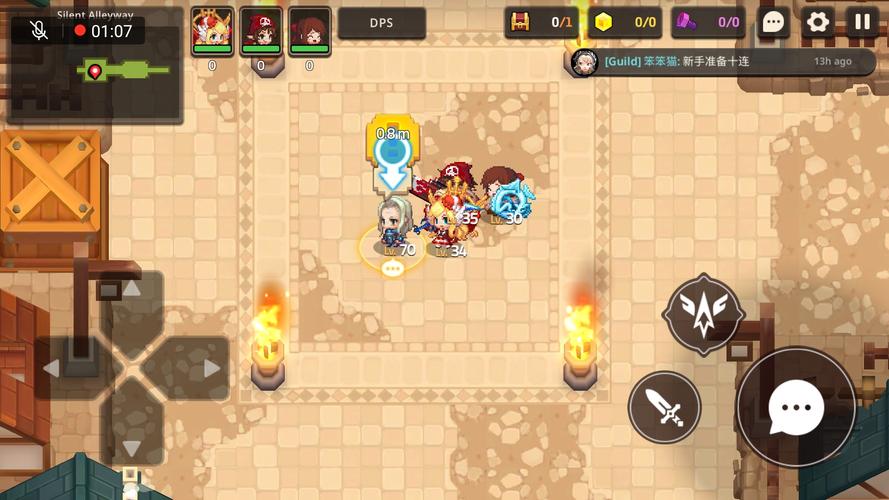Tap the large talk speech bubble button
This screenshot has width=889, height=500.
[x=796, y=407]
